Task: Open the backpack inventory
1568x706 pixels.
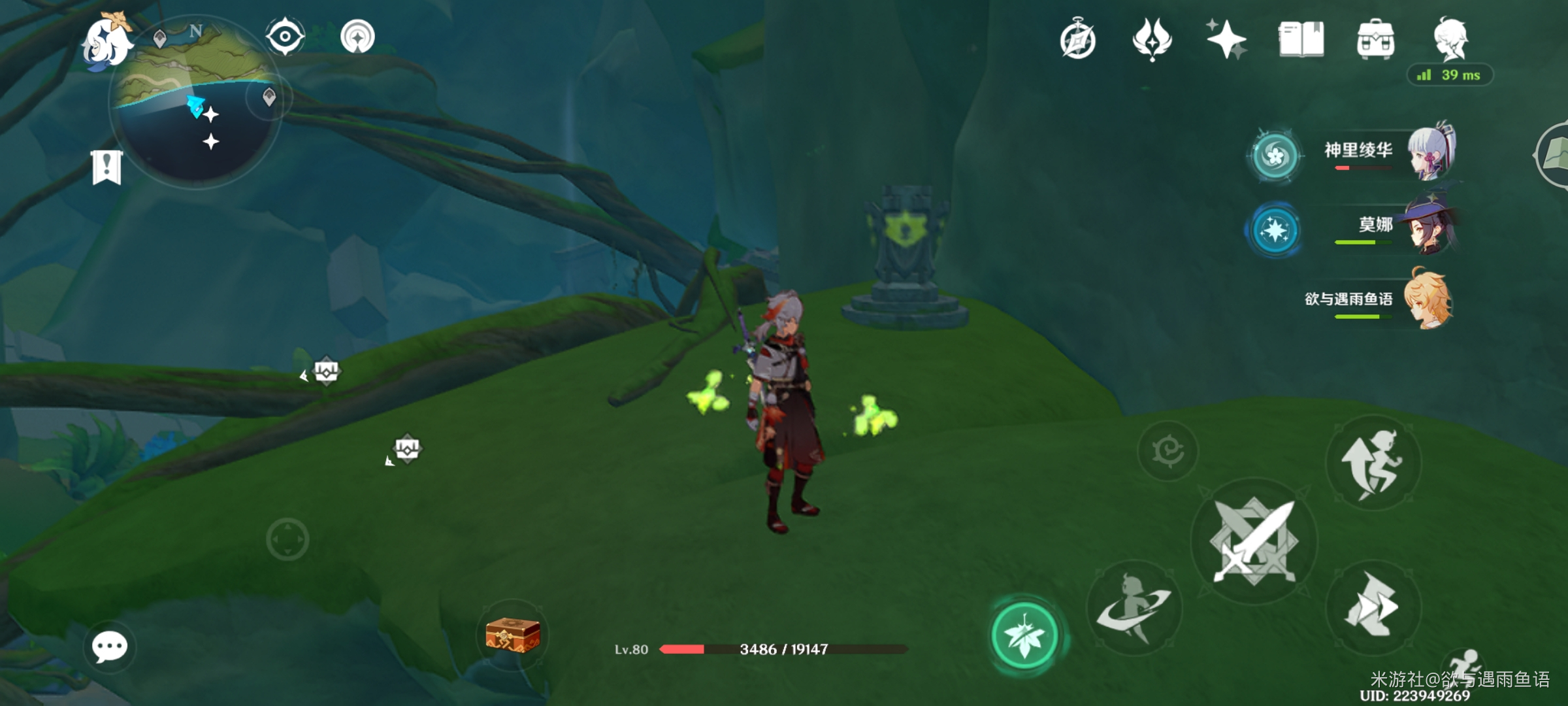Action: [1375, 40]
